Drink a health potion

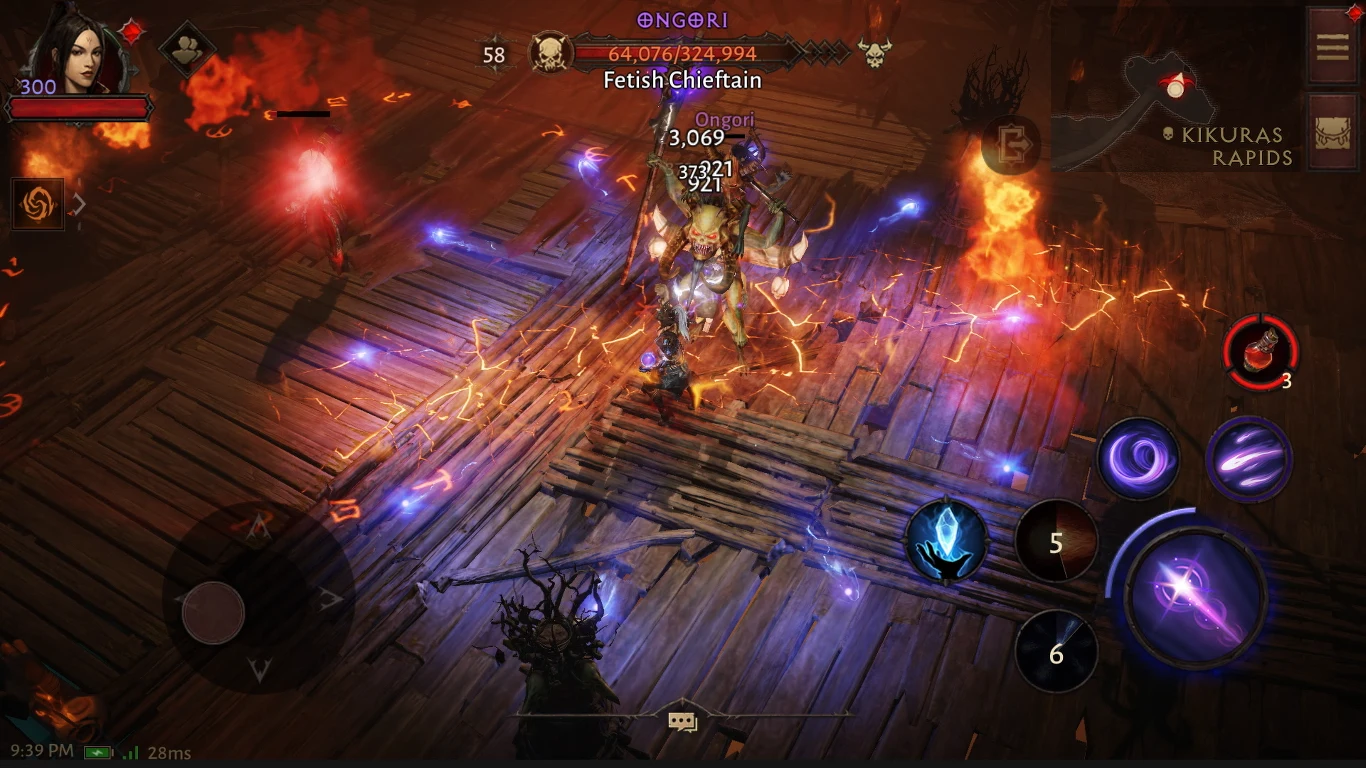point(1260,352)
